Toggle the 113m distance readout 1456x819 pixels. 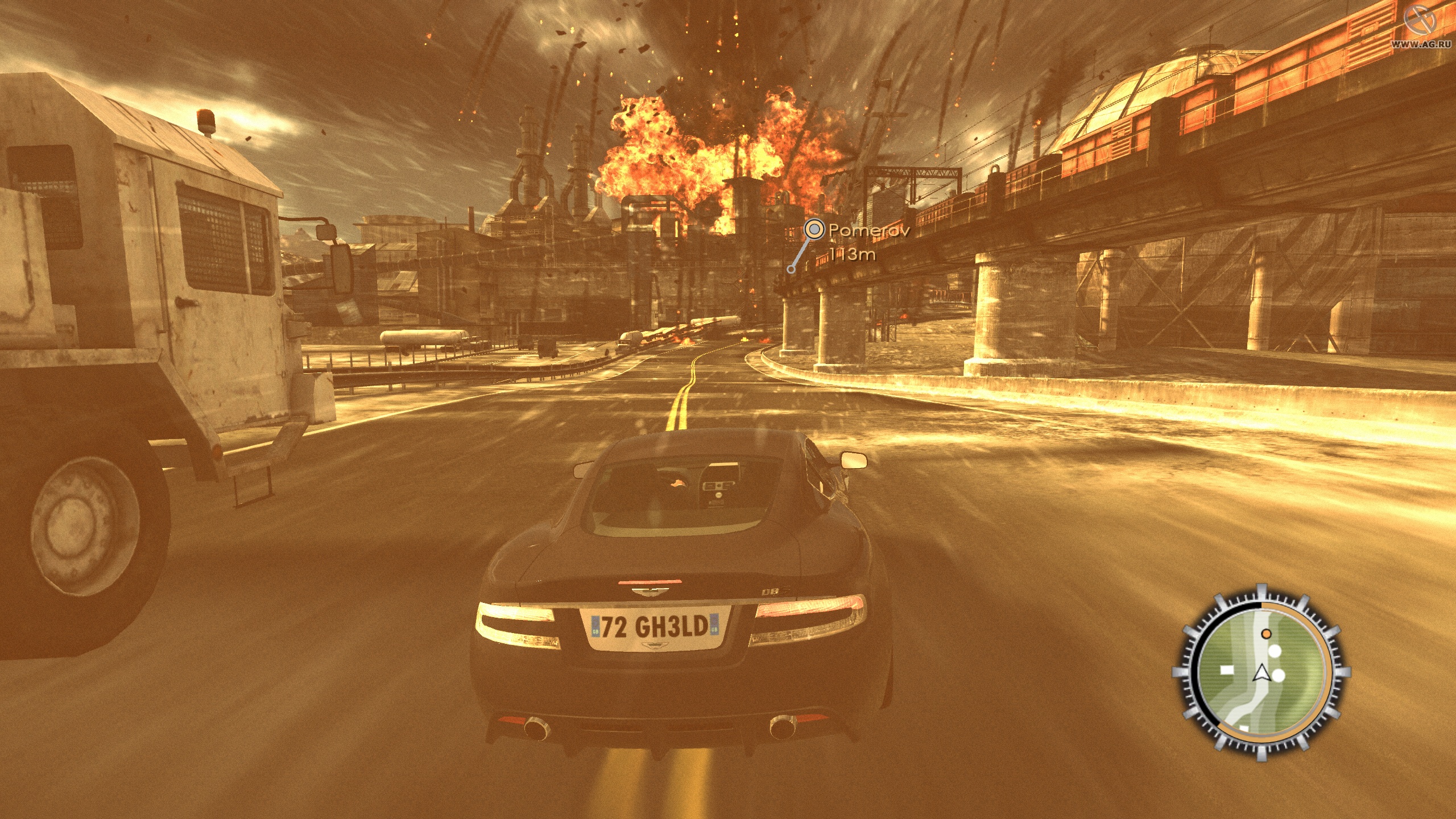pyautogui.click(x=853, y=255)
